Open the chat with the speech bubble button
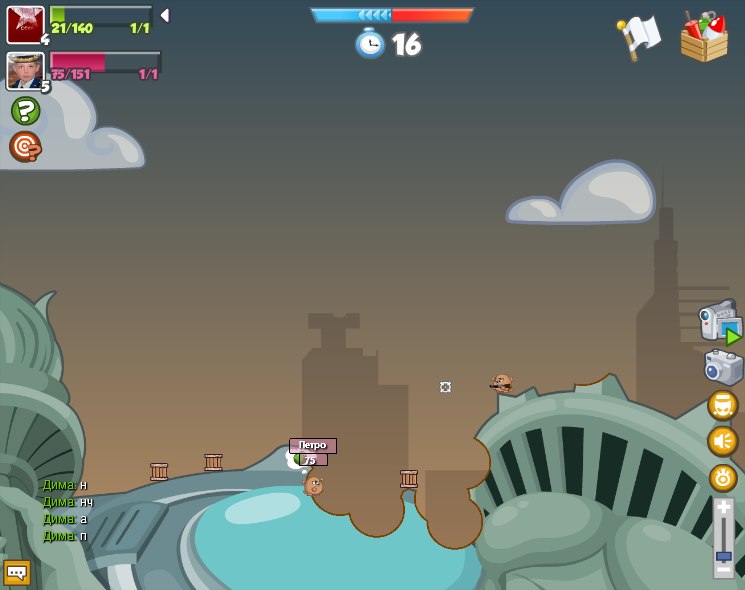The image size is (745, 590). pos(17,572)
